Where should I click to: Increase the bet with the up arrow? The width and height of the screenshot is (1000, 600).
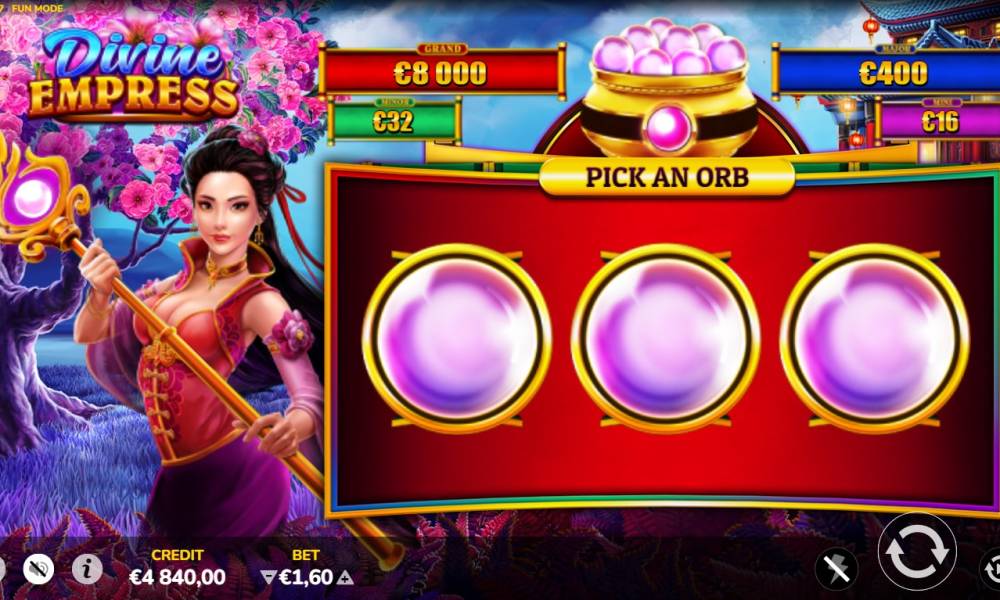click(345, 577)
